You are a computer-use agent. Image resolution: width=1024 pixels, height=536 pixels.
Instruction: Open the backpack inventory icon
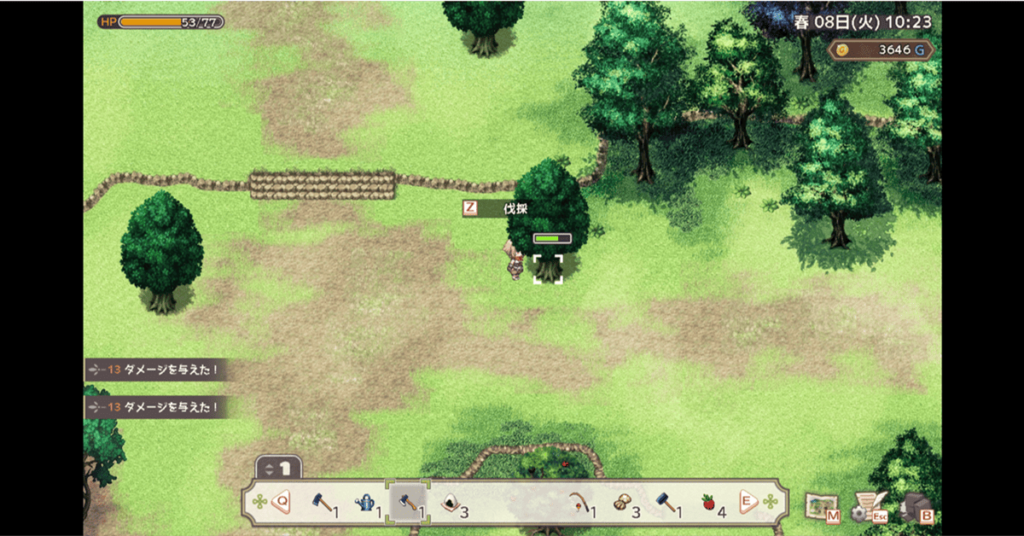[x=916, y=506]
